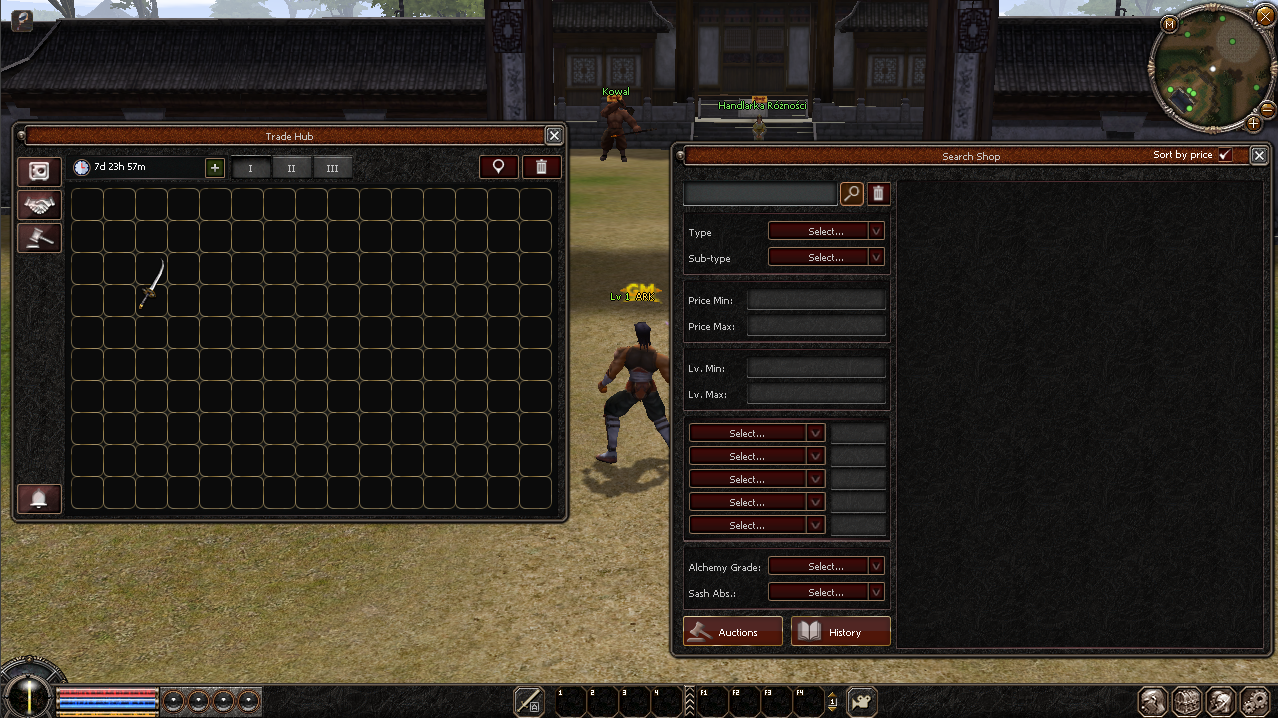Select the sword in the Trade Hub grid
The width and height of the screenshot is (1278, 718).
coord(152,284)
